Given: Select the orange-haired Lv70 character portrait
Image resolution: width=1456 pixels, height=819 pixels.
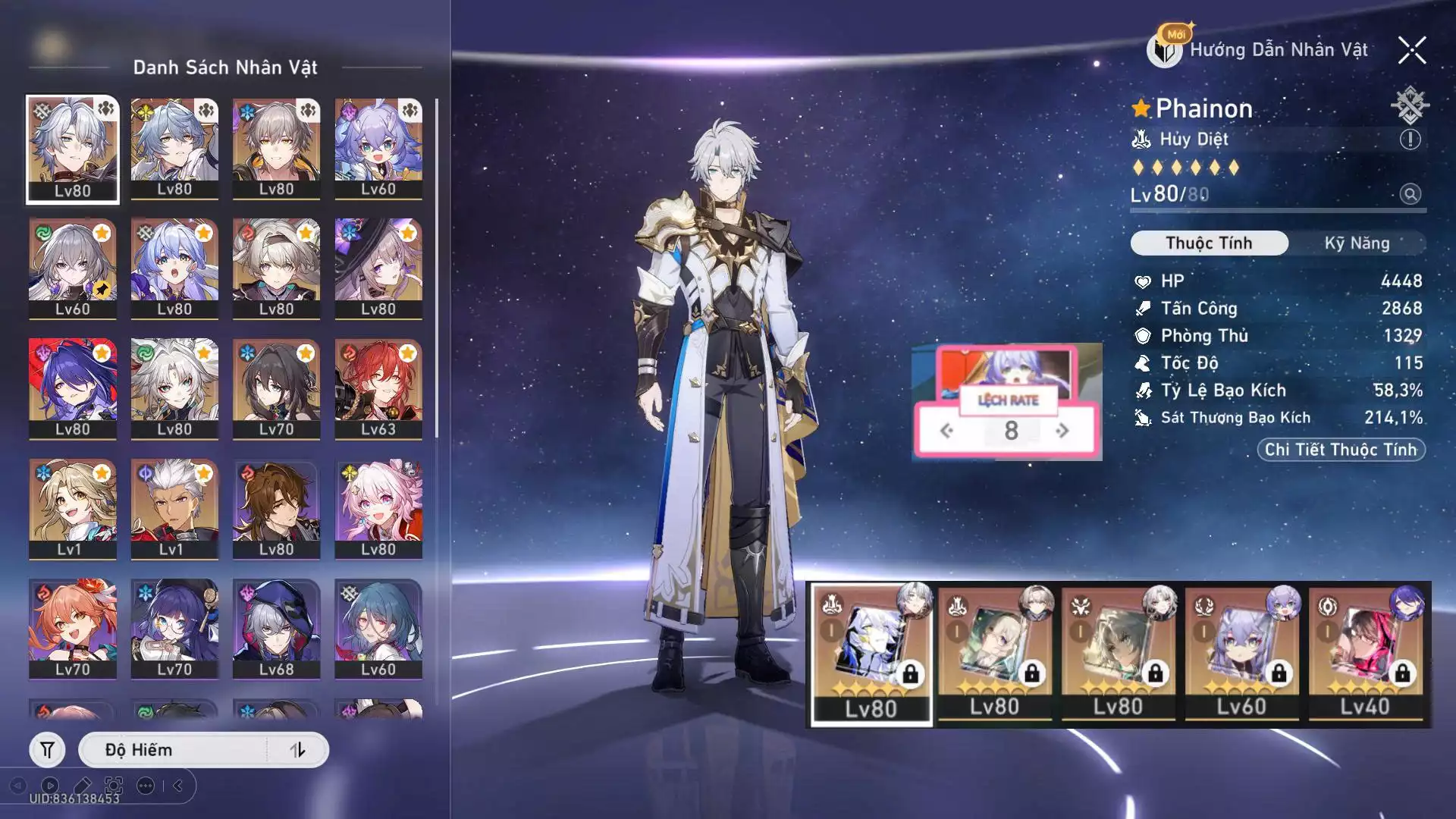Looking at the screenshot, I should click(x=73, y=629).
